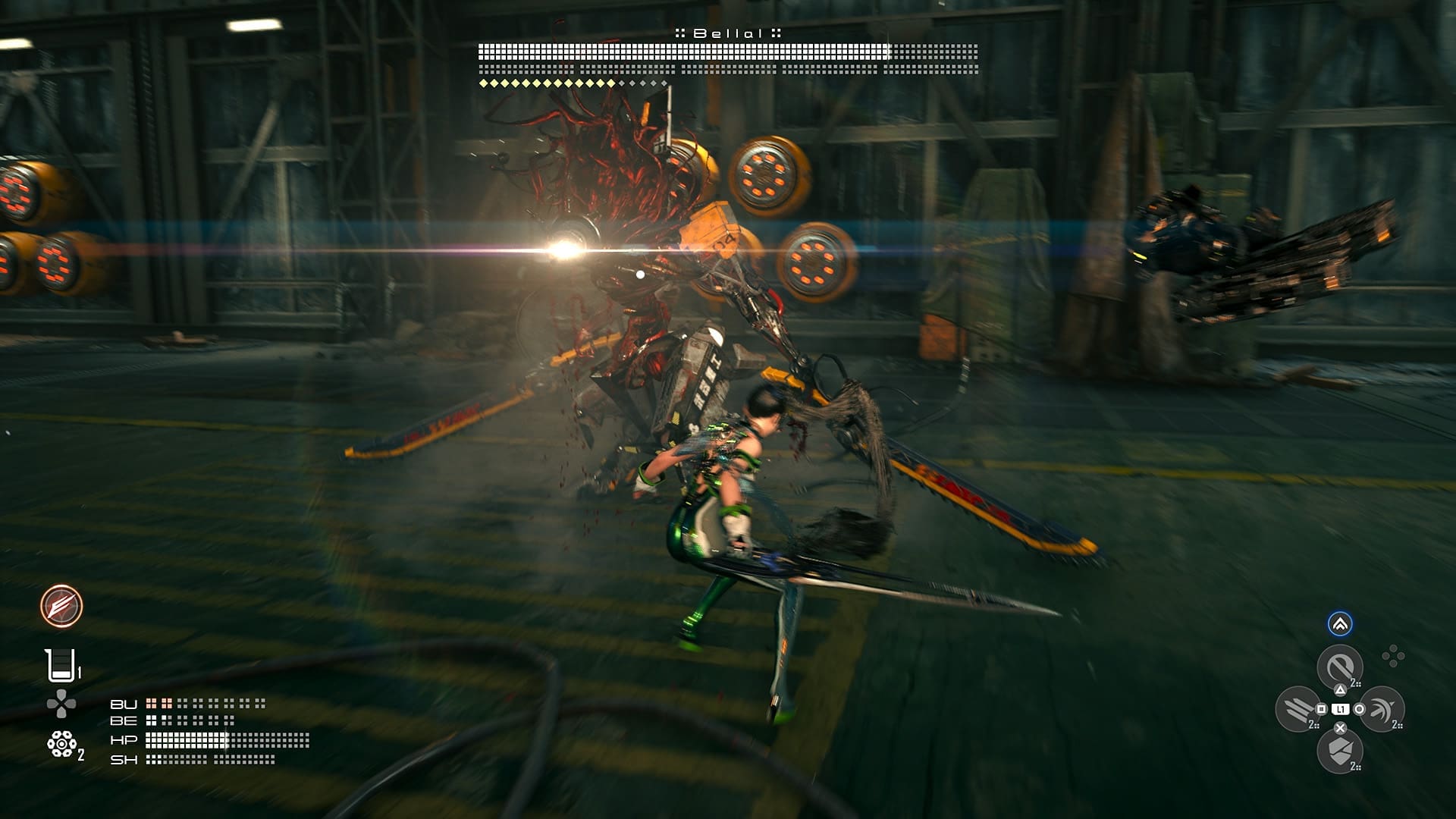This screenshot has height=819, width=1456.
Task: Click the BU gauge label
Action: [x=124, y=704]
